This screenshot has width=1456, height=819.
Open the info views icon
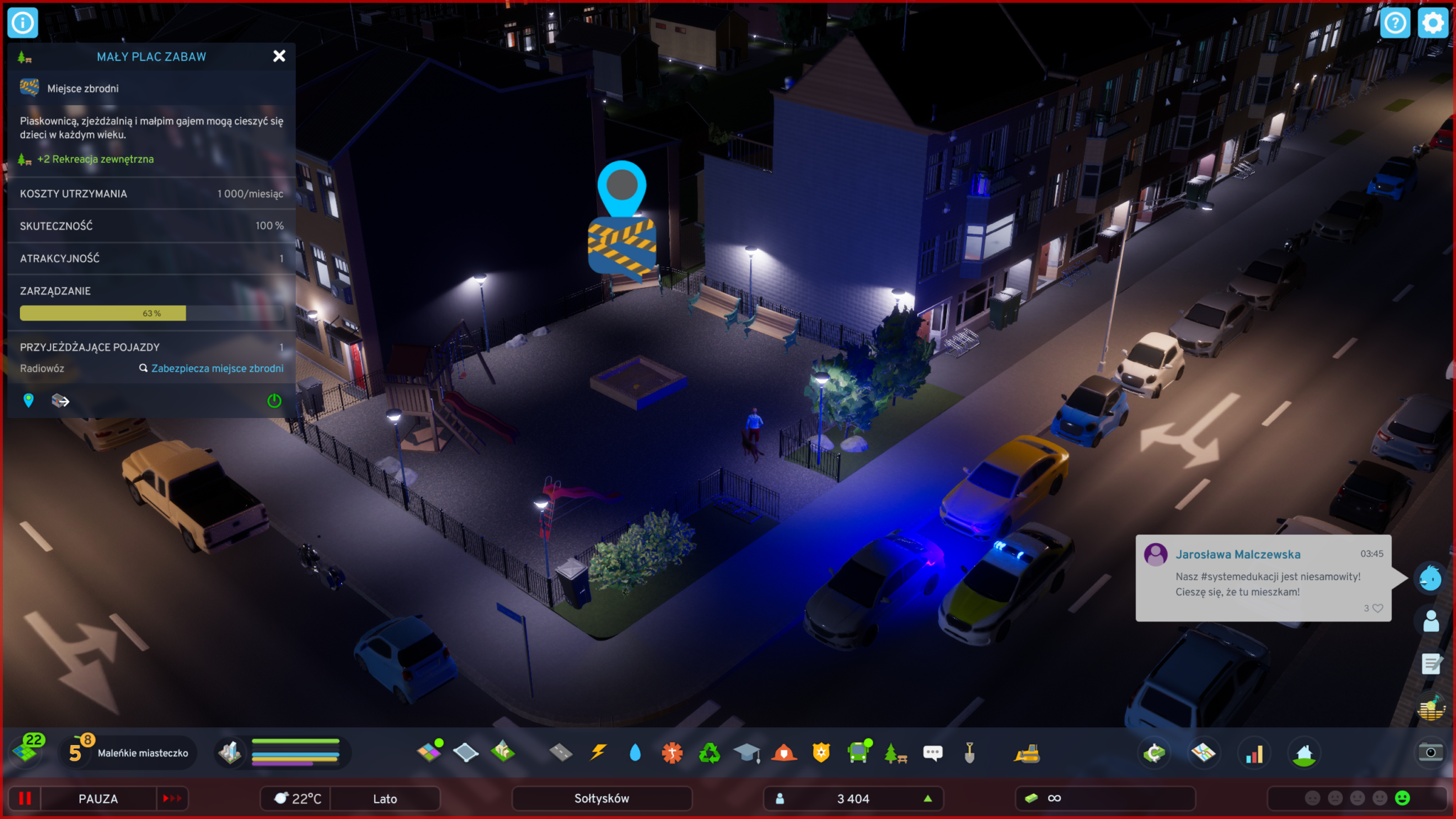click(x=23, y=23)
